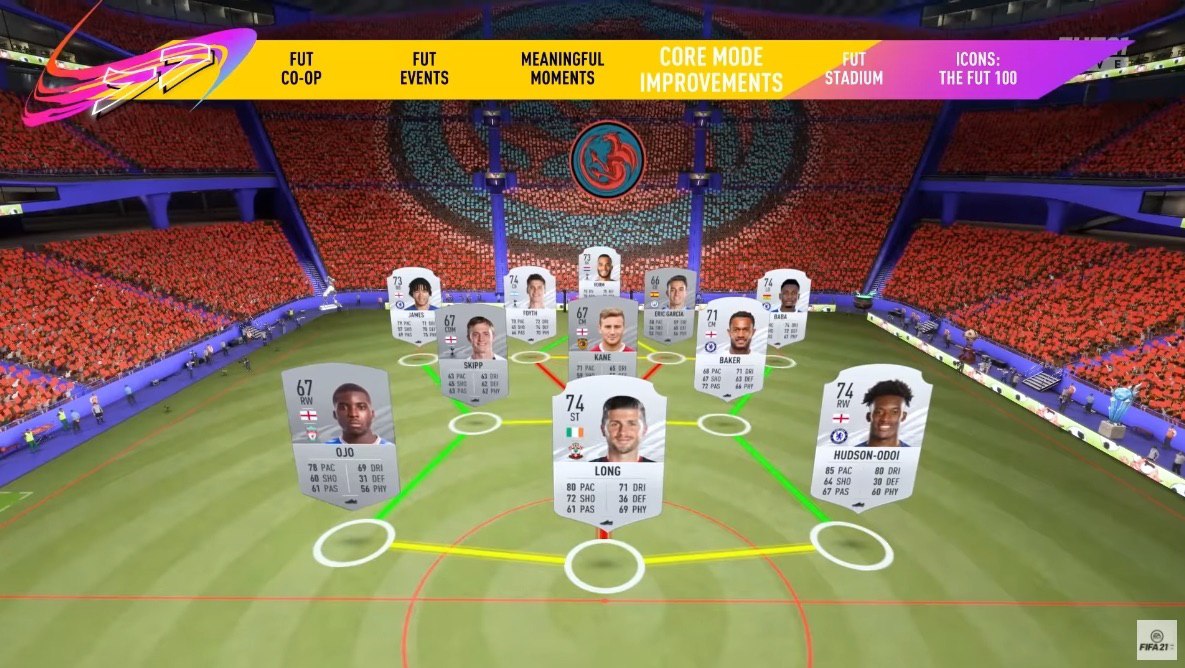Image resolution: width=1185 pixels, height=668 pixels.
Task: Switch to the FUT Co-Op section
Action: 301,69
